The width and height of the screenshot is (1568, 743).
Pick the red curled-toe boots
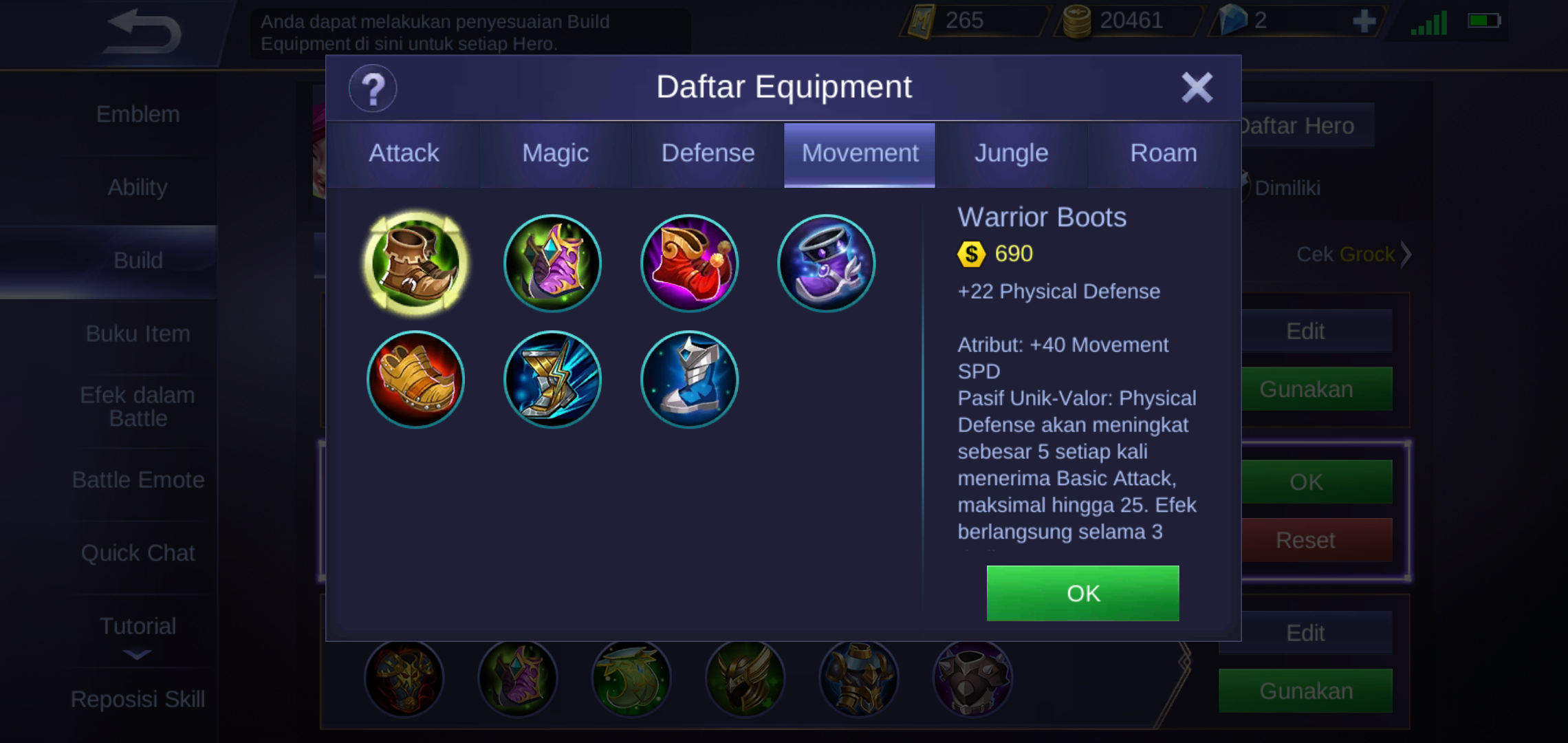689,263
